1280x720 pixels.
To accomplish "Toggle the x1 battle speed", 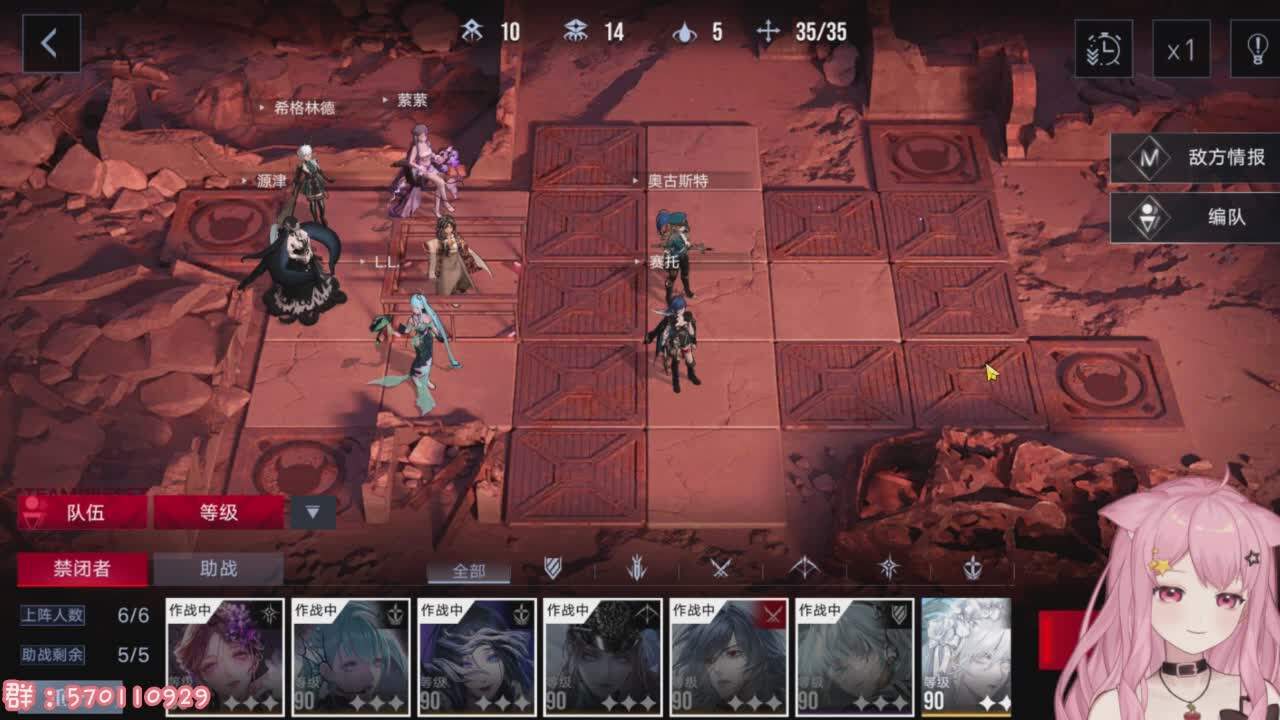I will [1181, 48].
